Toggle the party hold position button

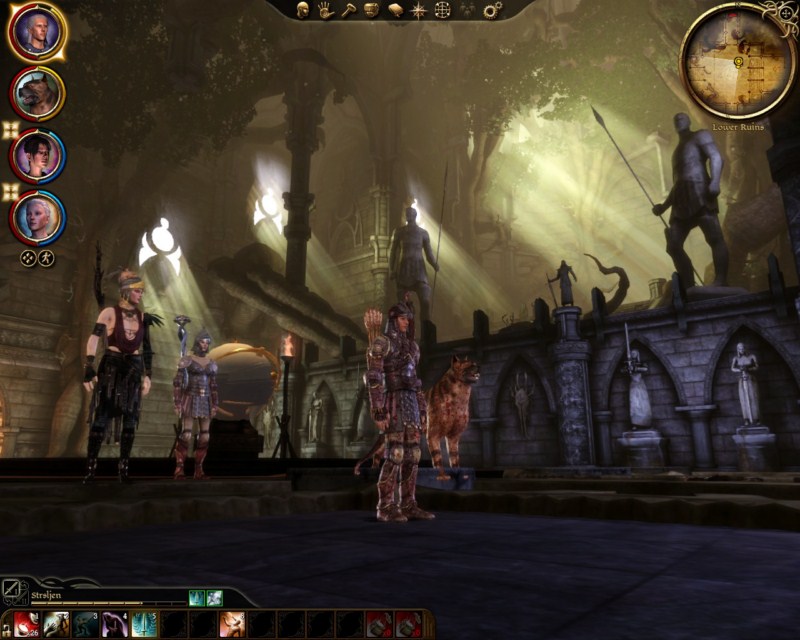point(29,258)
